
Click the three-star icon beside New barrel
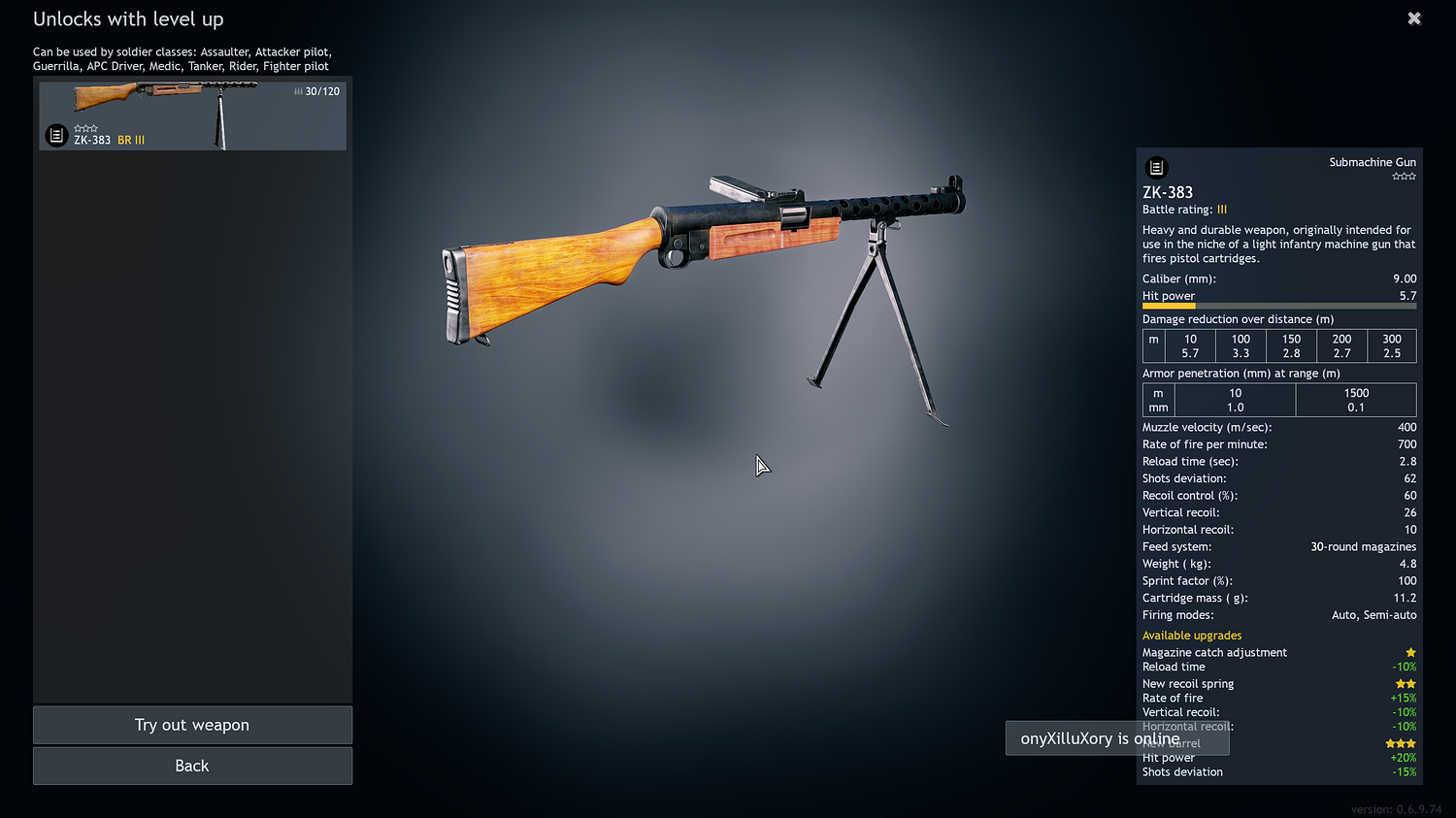point(1400,743)
